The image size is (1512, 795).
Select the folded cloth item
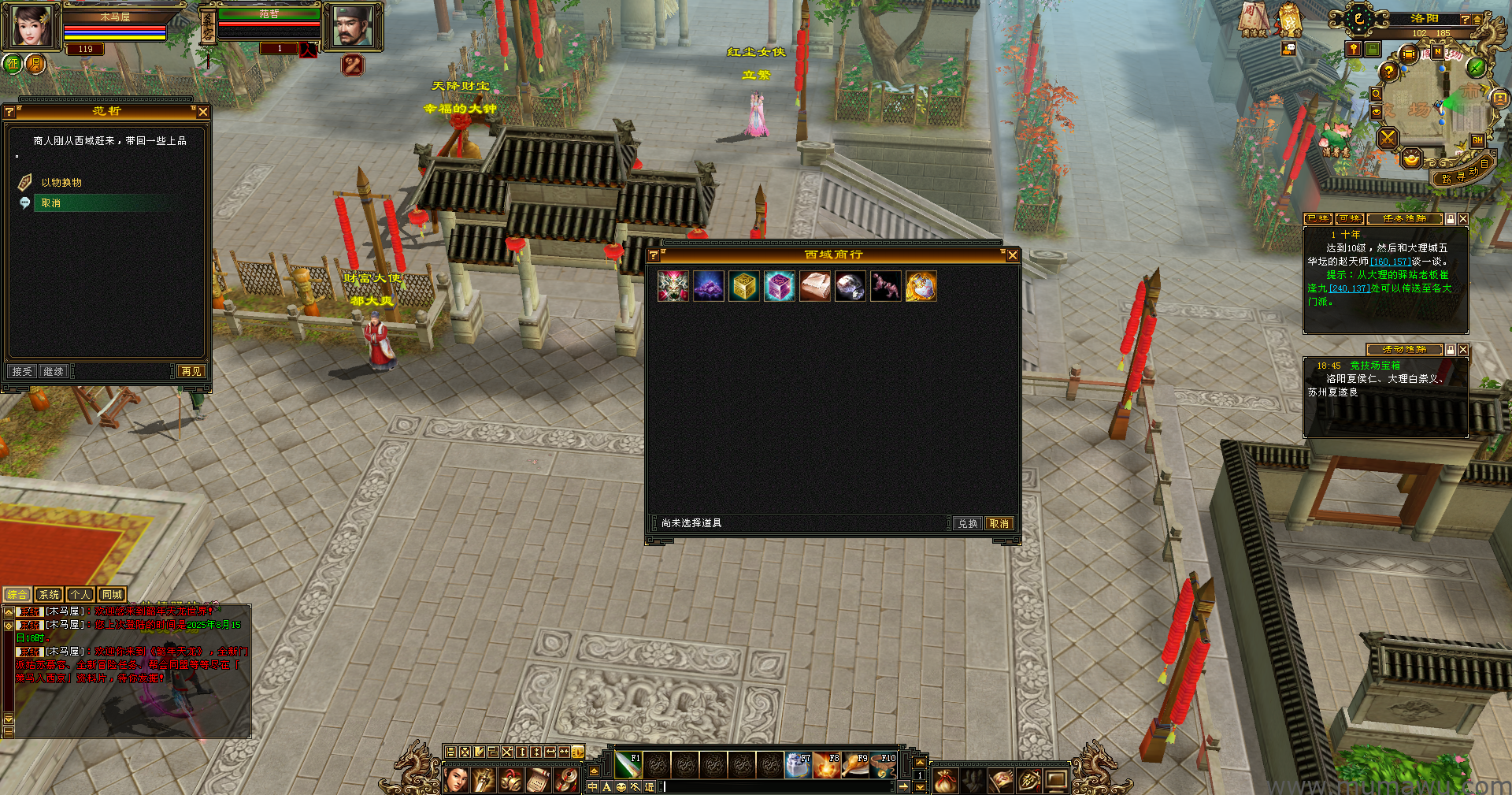[815, 286]
